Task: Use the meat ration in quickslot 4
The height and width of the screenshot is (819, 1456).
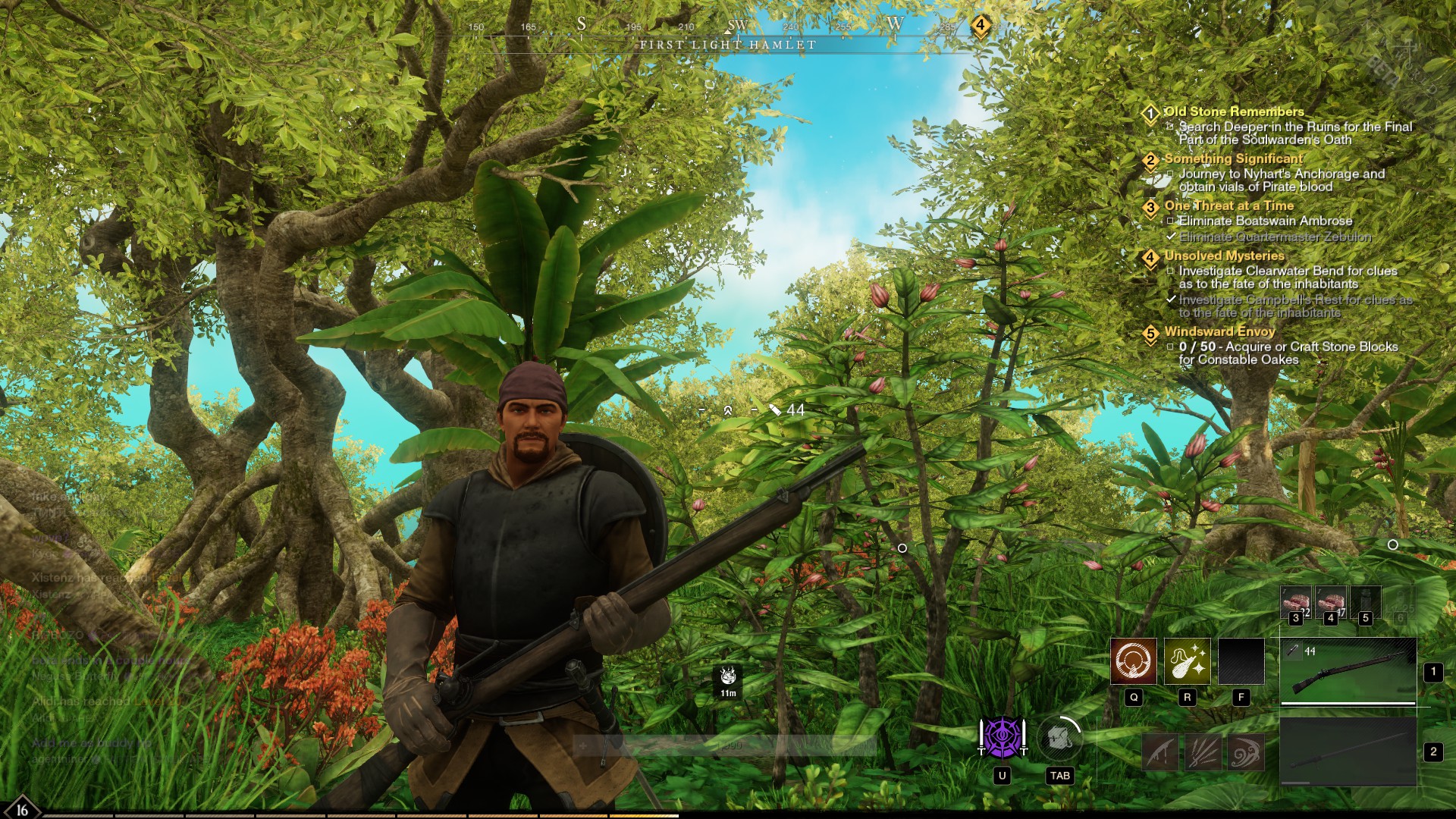Action: [x=1330, y=603]
